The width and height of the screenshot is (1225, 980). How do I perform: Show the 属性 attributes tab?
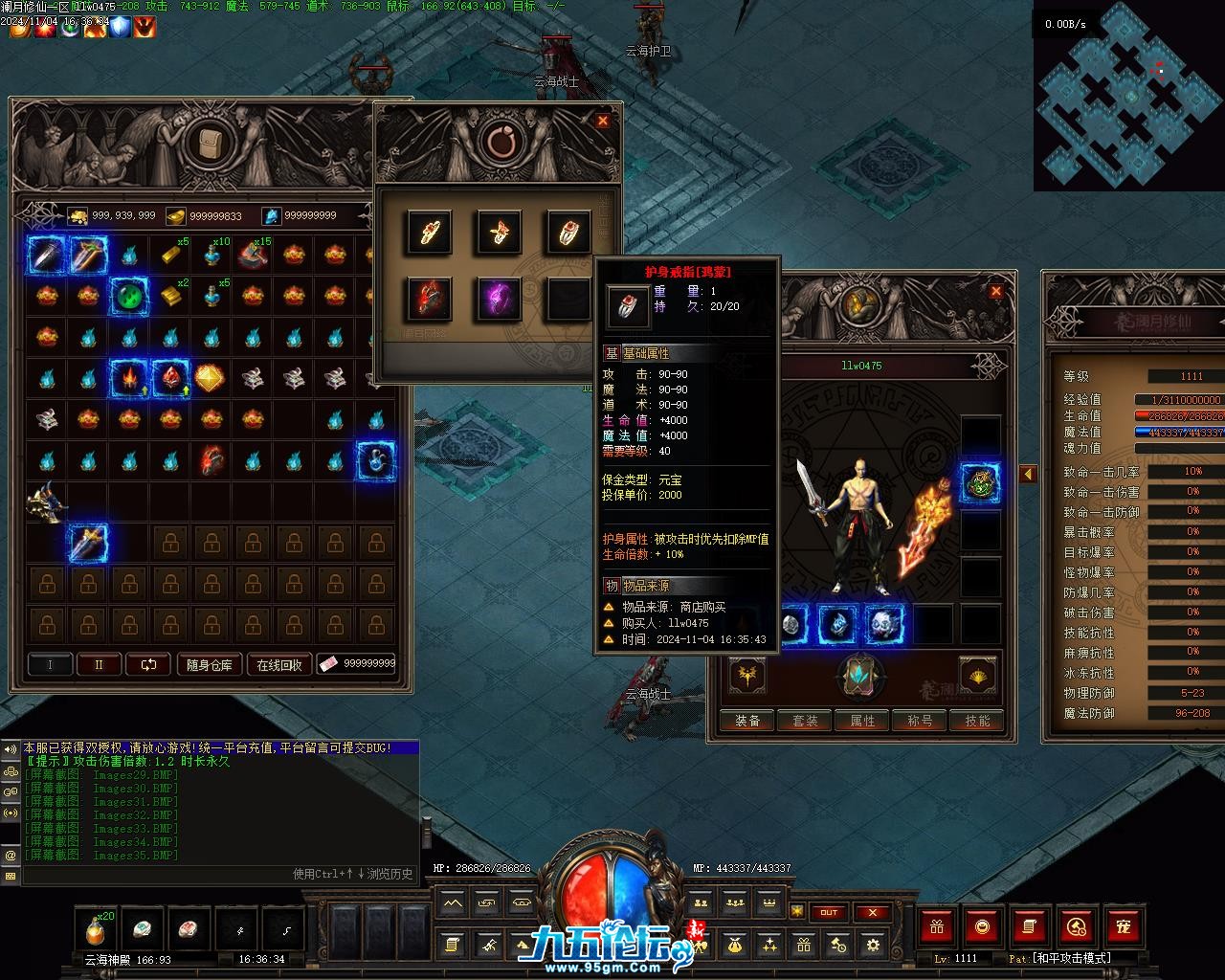point(862,721)
